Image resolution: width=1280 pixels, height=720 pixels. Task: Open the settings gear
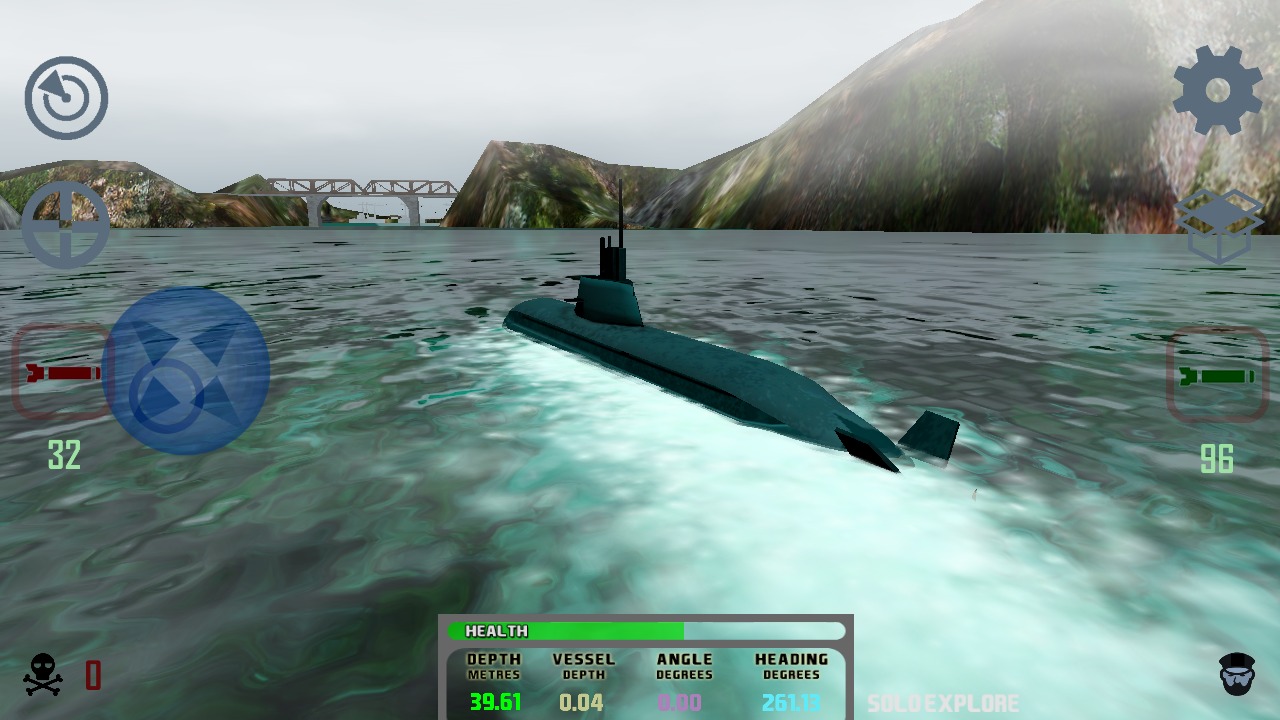(1216, 90)
